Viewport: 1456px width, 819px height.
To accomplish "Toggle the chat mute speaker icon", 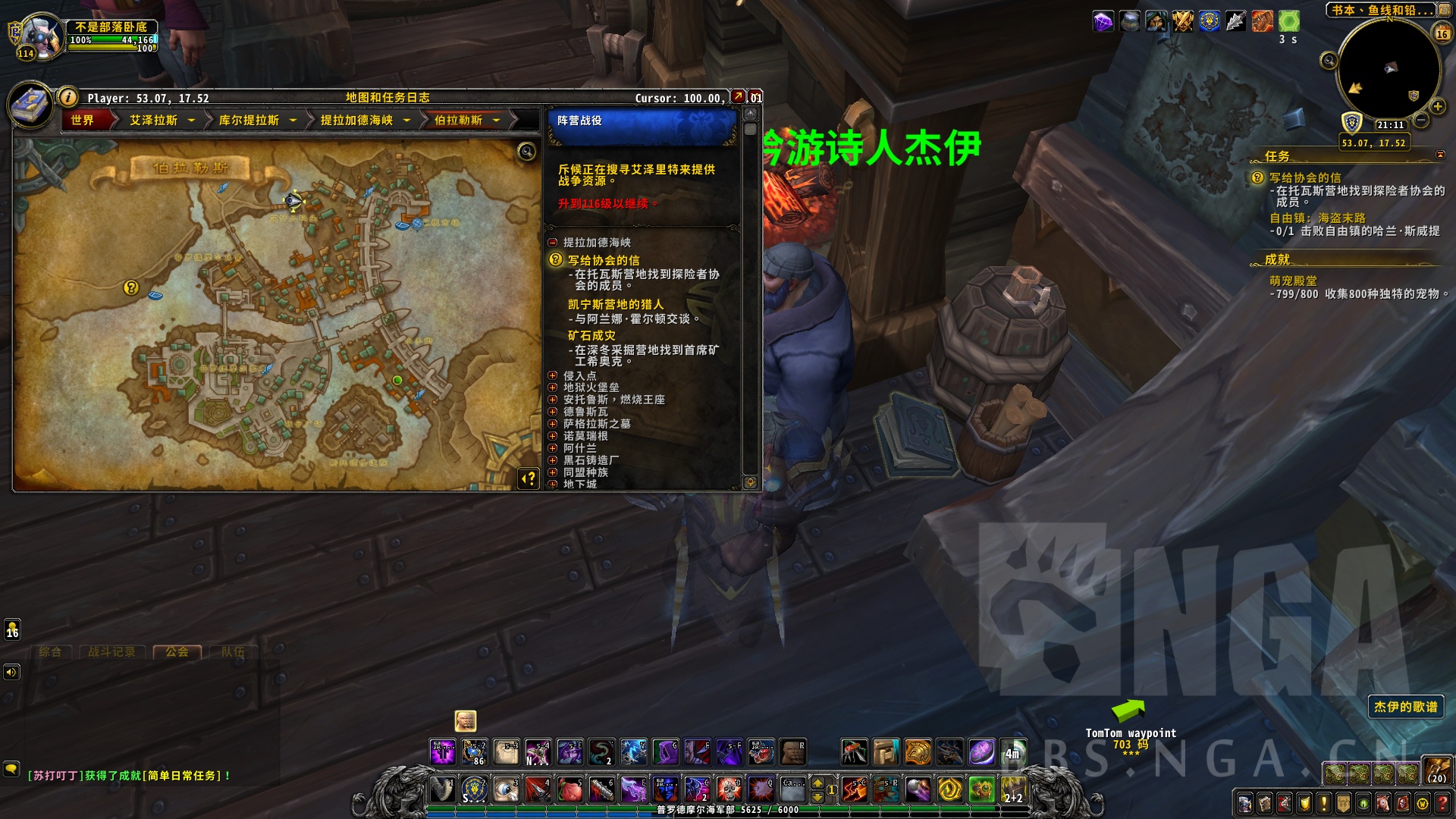I will tap(10, 671).
